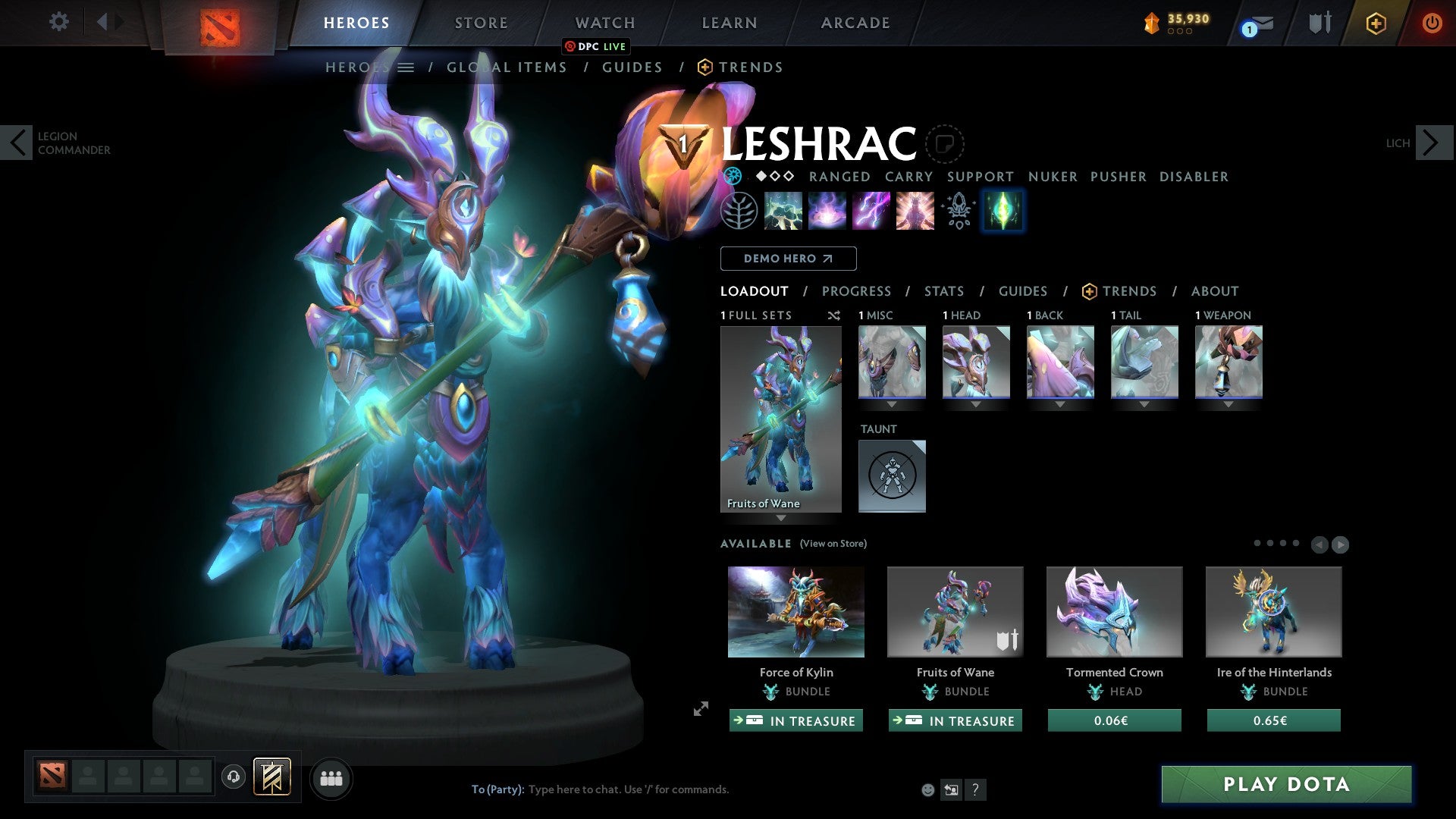Expand the 1 HEAD slot dropdown arrow

coord(976,404)
